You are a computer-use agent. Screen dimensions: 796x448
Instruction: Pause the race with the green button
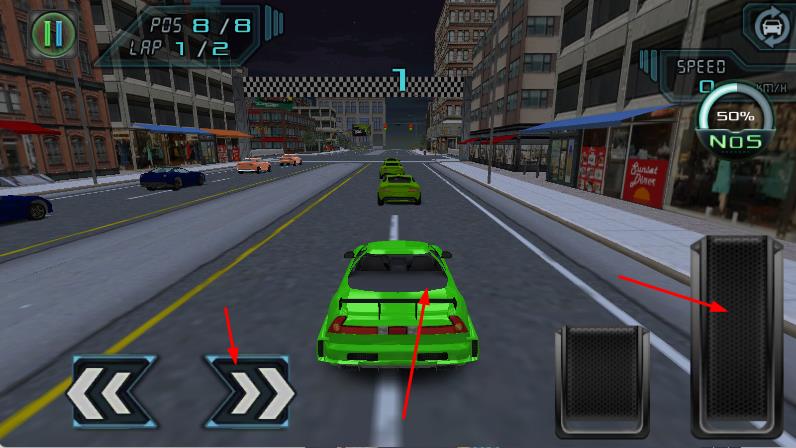pyautogui.click(x=52, y=34)
